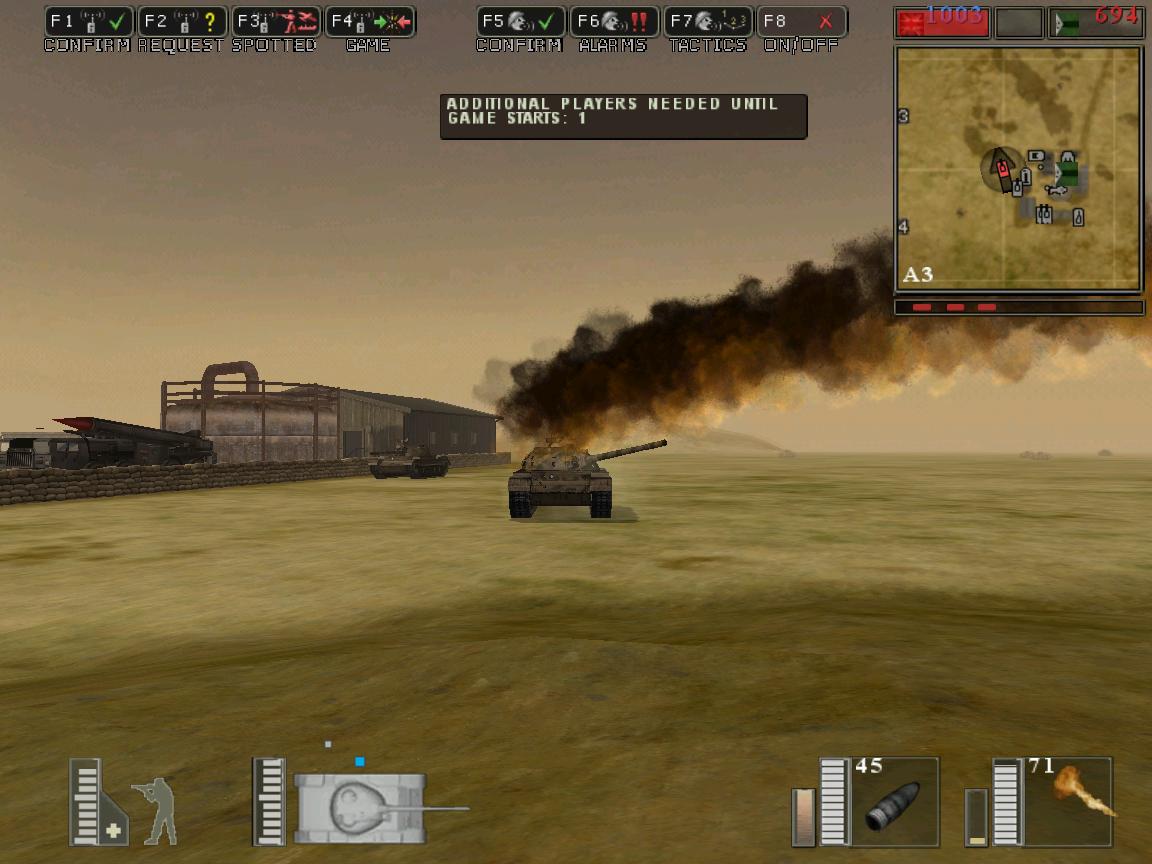Choose the F3 Spotted radio command
The image size is (1152, 864).
(x=276, y=22)
